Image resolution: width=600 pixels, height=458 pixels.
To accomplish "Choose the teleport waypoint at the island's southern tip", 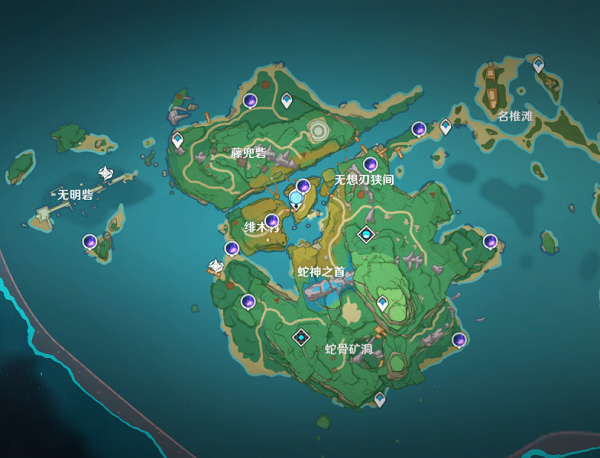I will [x=379, y=399].
